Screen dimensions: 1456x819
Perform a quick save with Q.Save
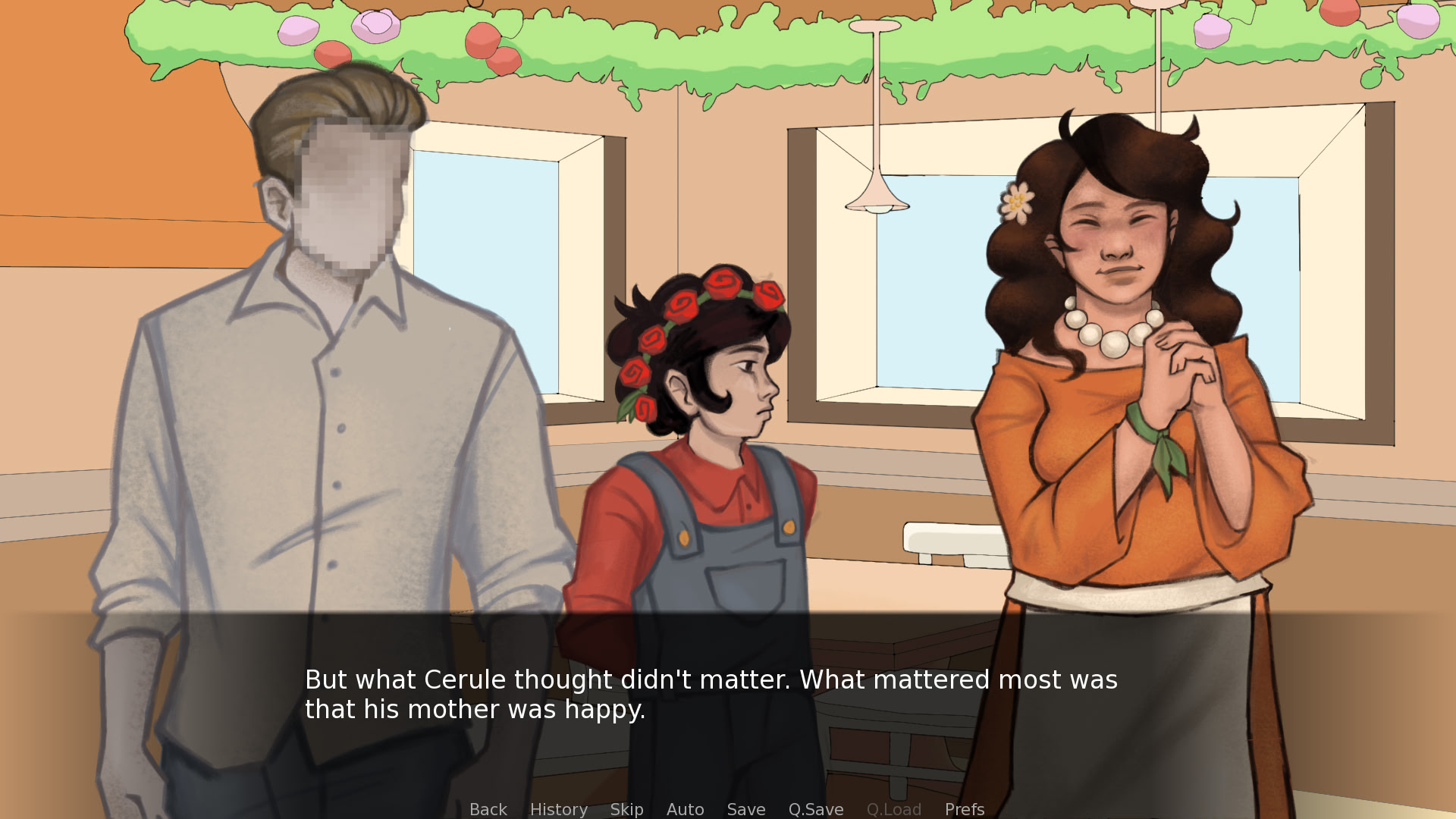click(x=815, y=809)
